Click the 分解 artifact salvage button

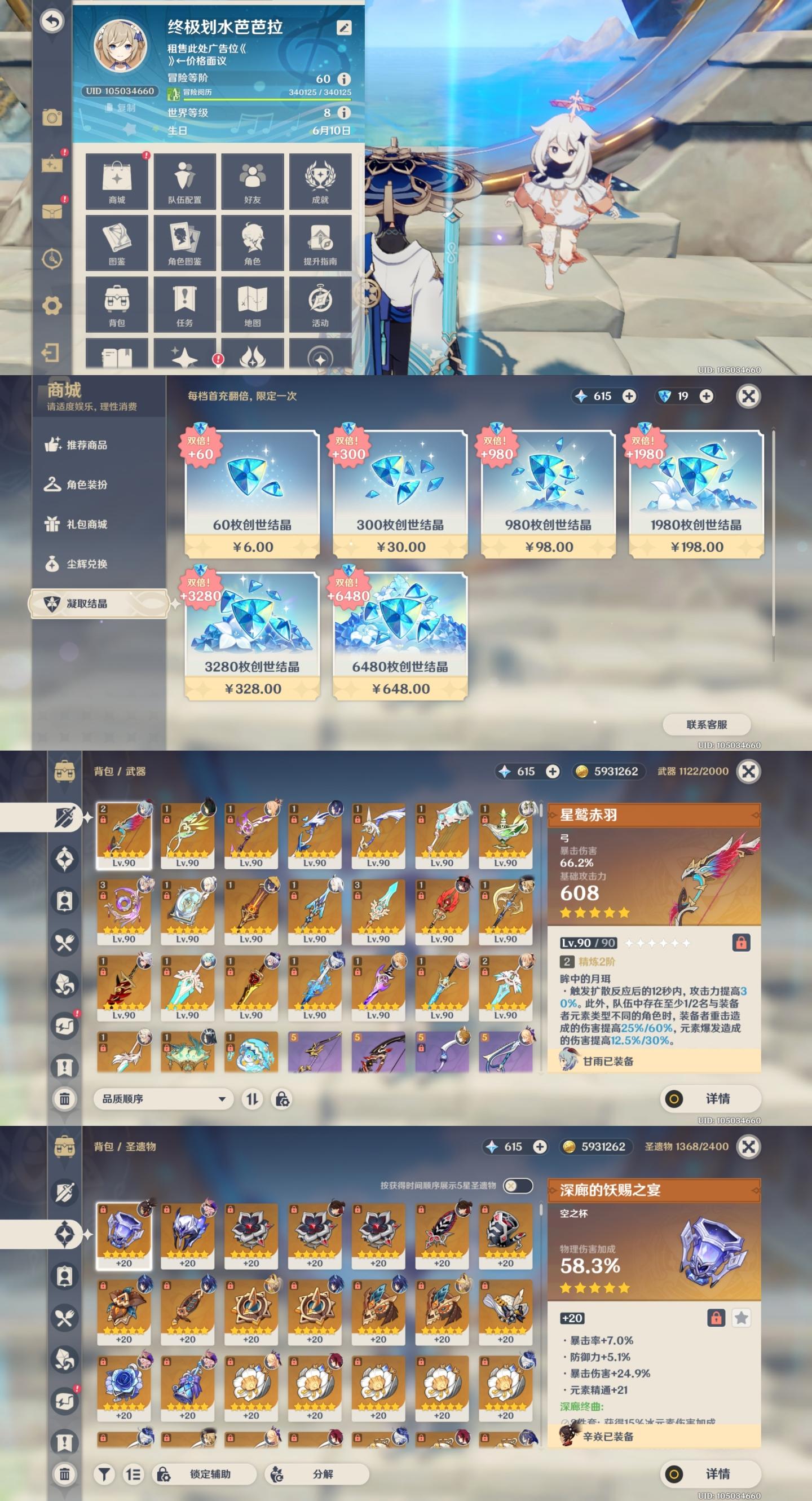[317, 1474]
